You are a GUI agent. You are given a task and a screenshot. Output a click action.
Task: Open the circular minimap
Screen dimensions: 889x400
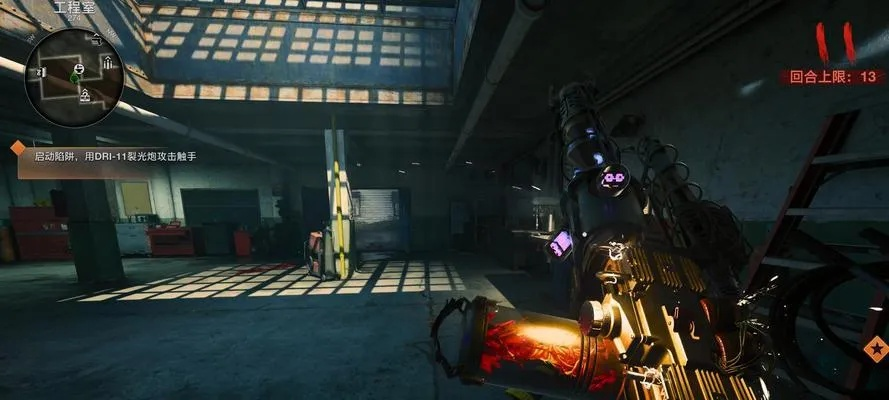(x=76, y=77)
